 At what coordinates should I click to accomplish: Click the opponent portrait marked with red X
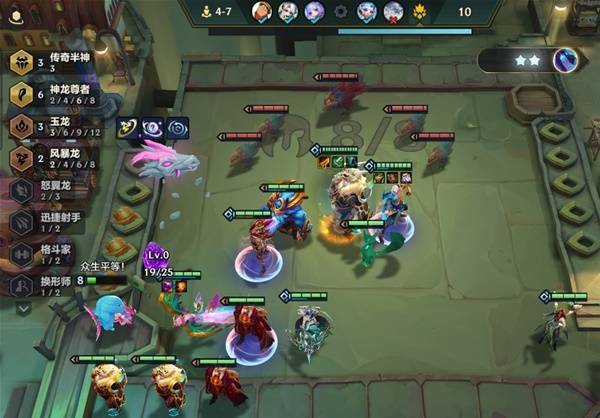click(393, 11)
